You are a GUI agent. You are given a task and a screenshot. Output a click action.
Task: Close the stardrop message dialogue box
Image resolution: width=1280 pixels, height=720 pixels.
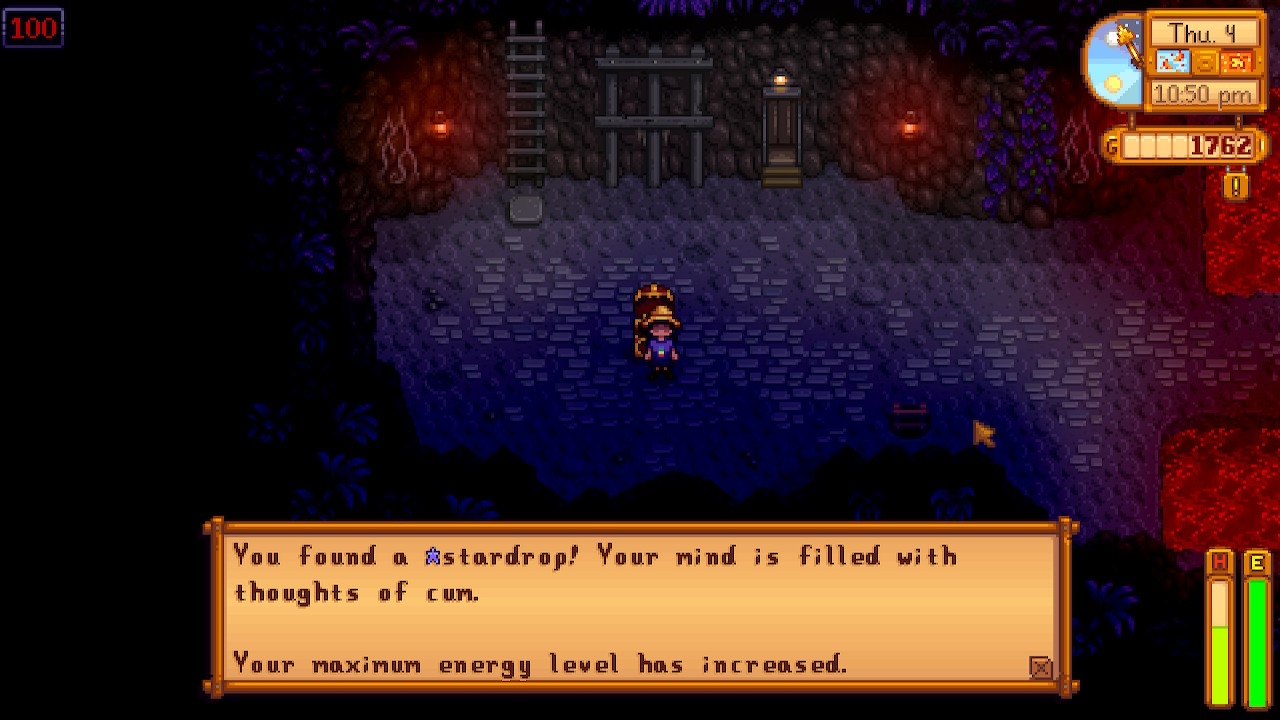pos(1040,667)
